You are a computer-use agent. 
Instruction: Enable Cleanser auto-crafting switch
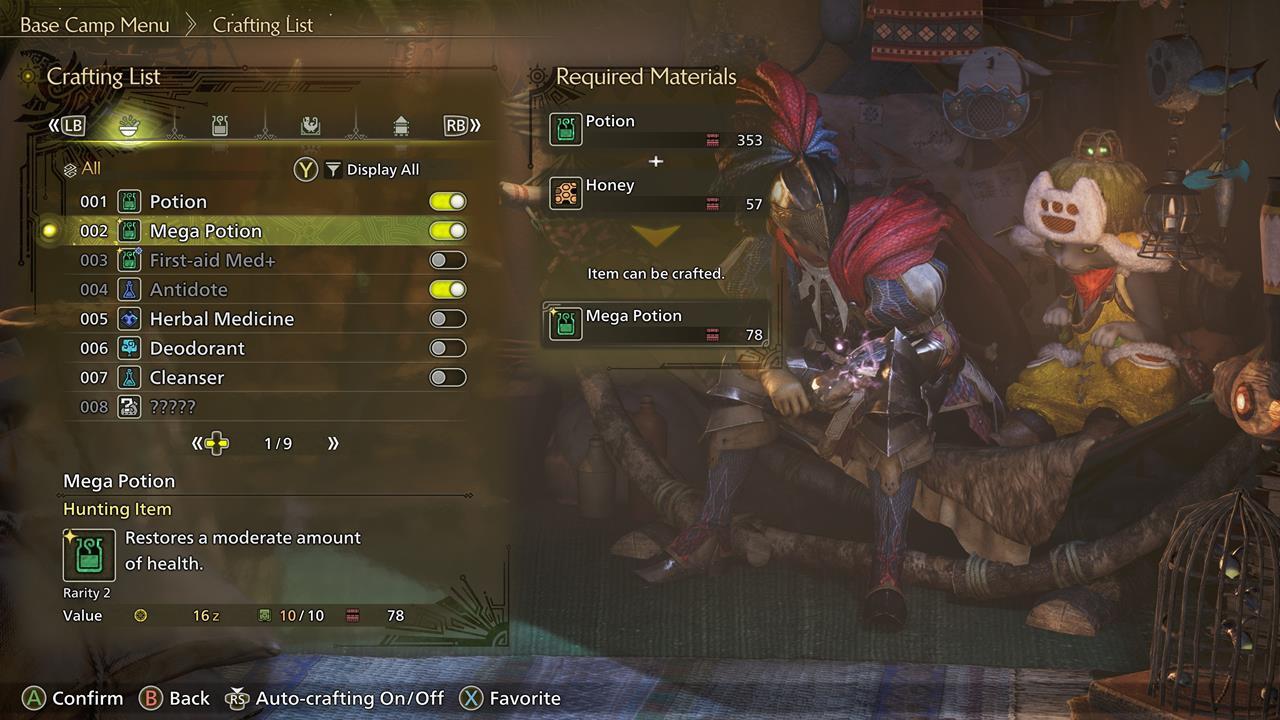(447, 378)
